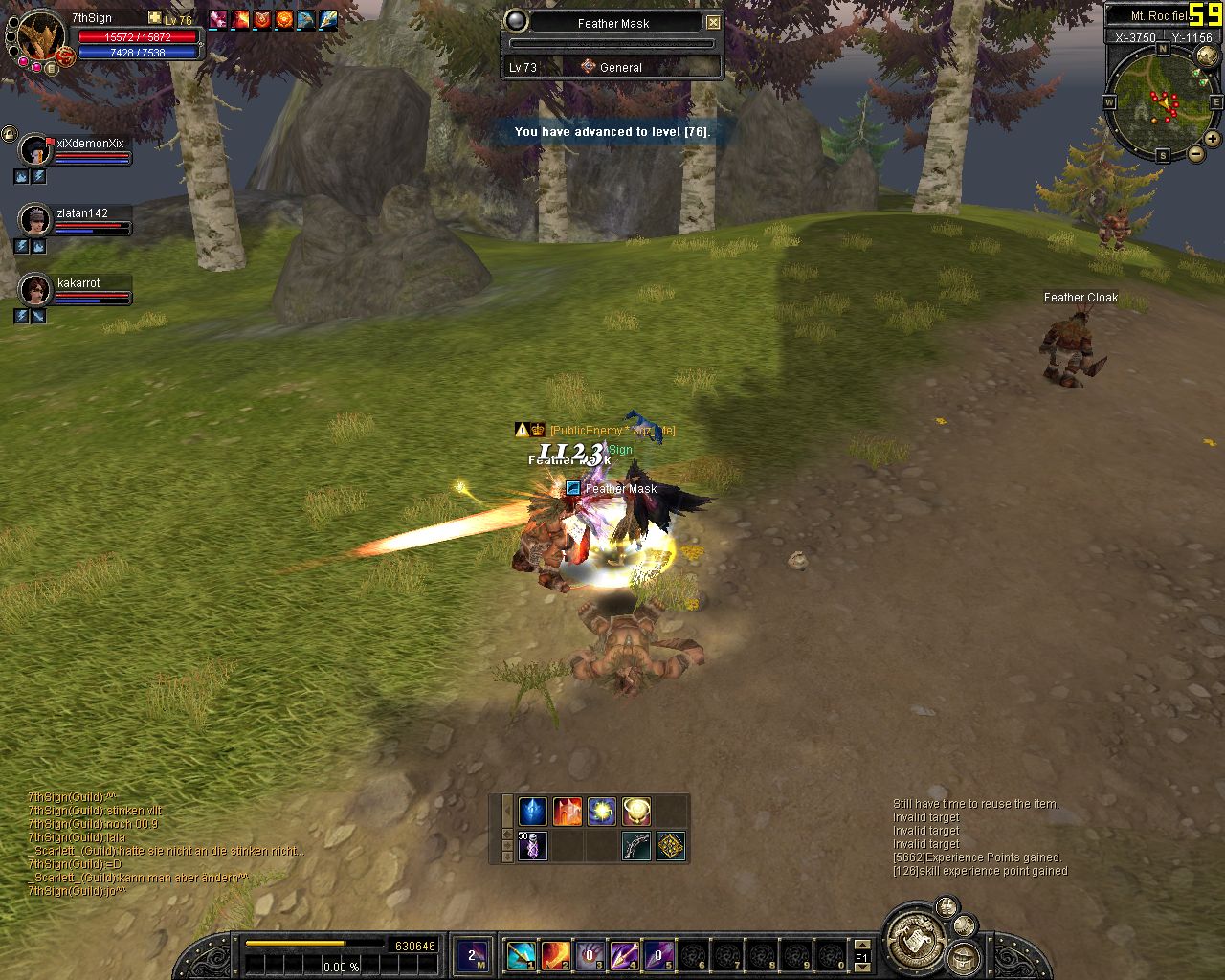
Task: Click own 7thSign character portrait
Action: [x=41, y=36]
